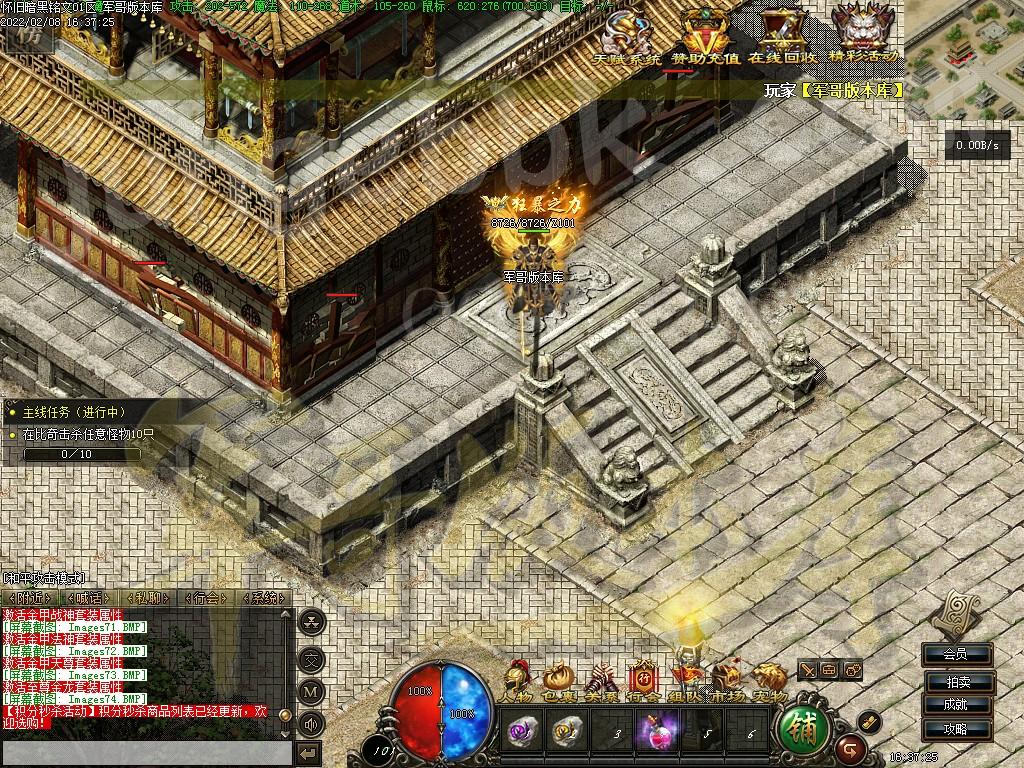Open the 市场 market icon

point(726,681)
